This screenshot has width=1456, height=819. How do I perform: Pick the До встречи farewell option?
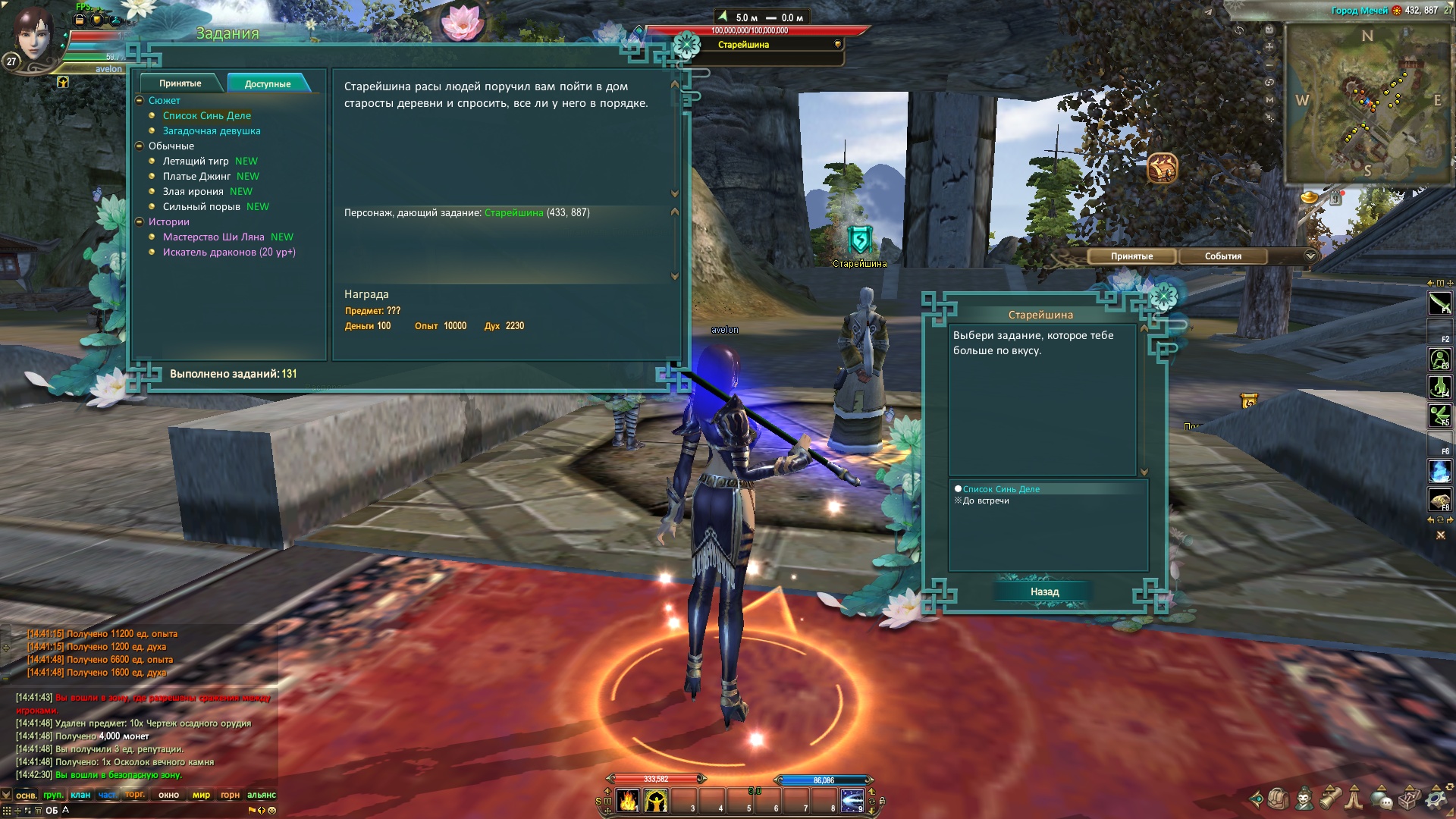pyautogui.click(x=985, y=501)
